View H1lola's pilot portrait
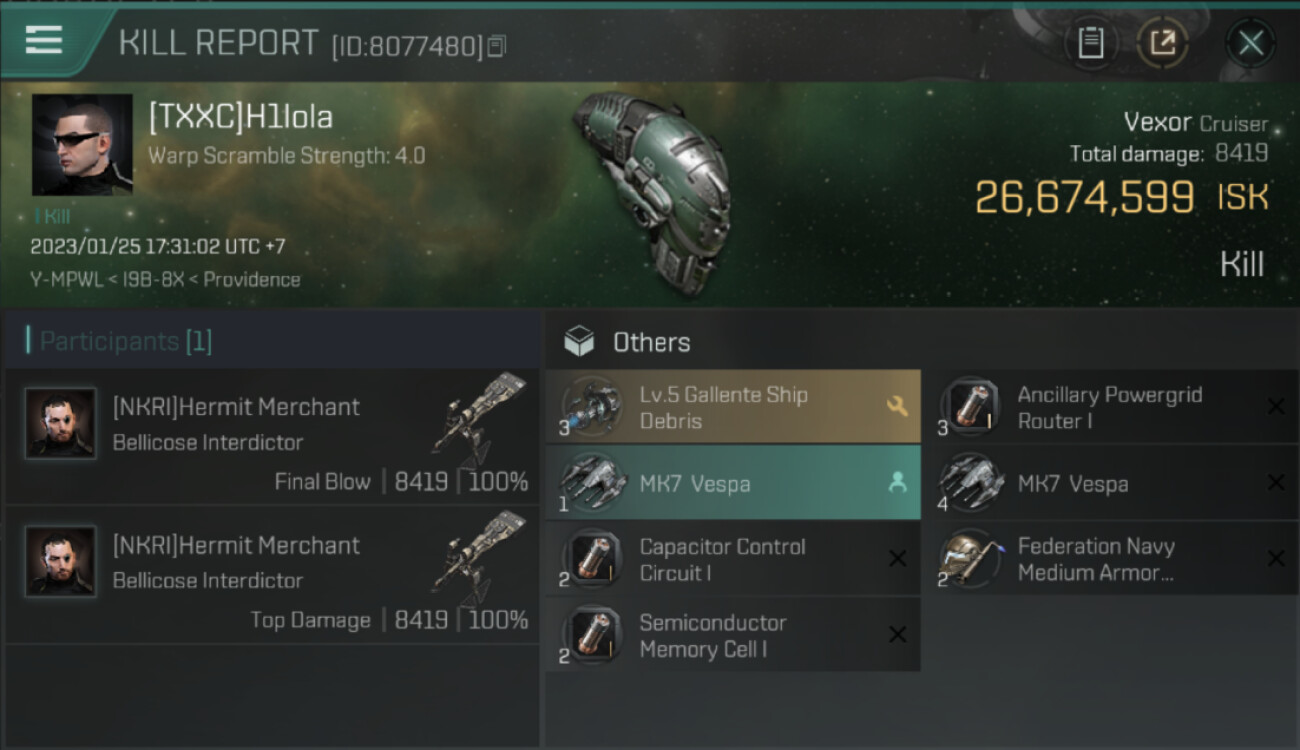The width and height of the screenshot is (1300, 750). pos(82,145)
